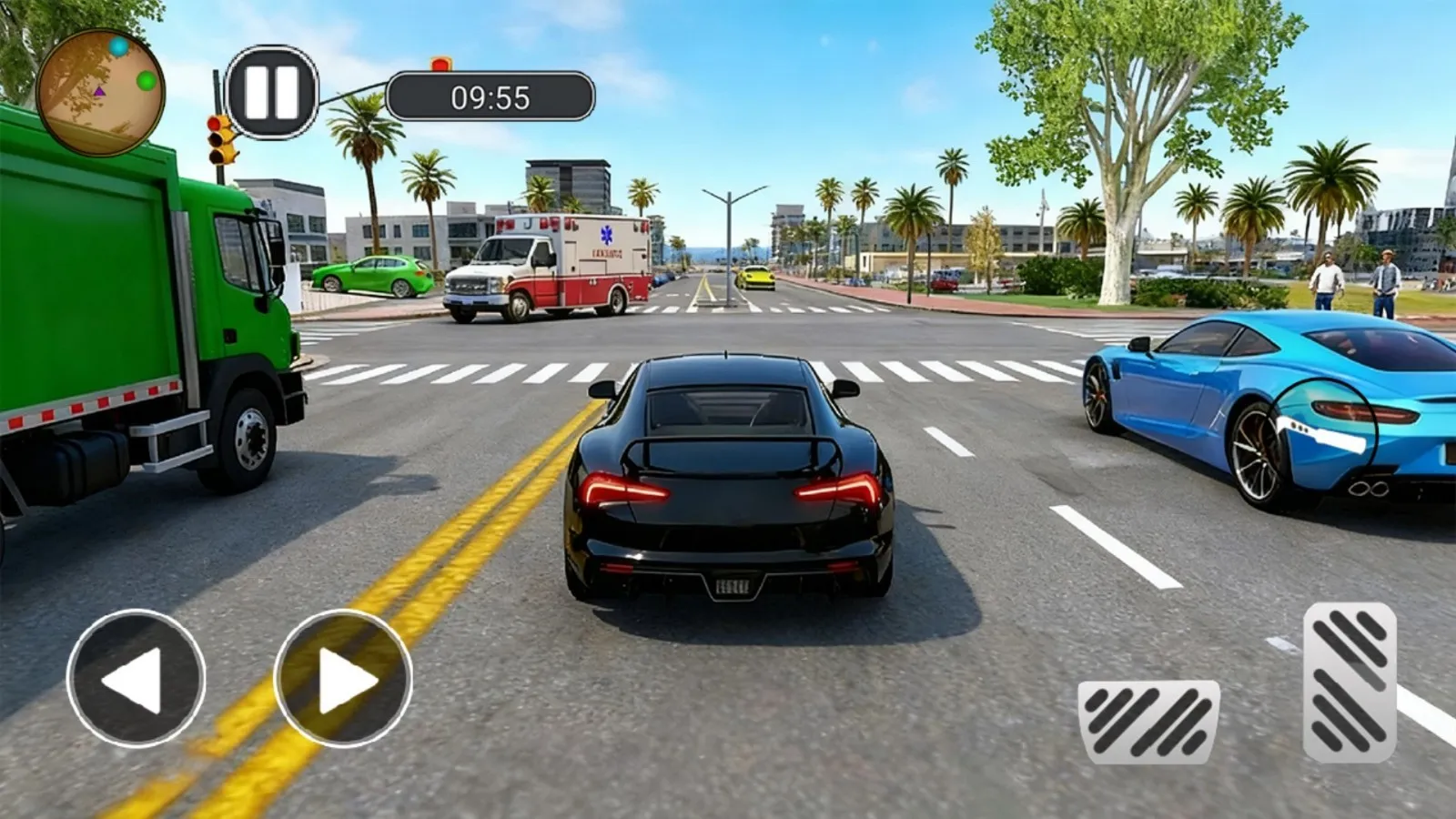
Task: Tap the tall accelerator pedal
Action: point(1350,682)
